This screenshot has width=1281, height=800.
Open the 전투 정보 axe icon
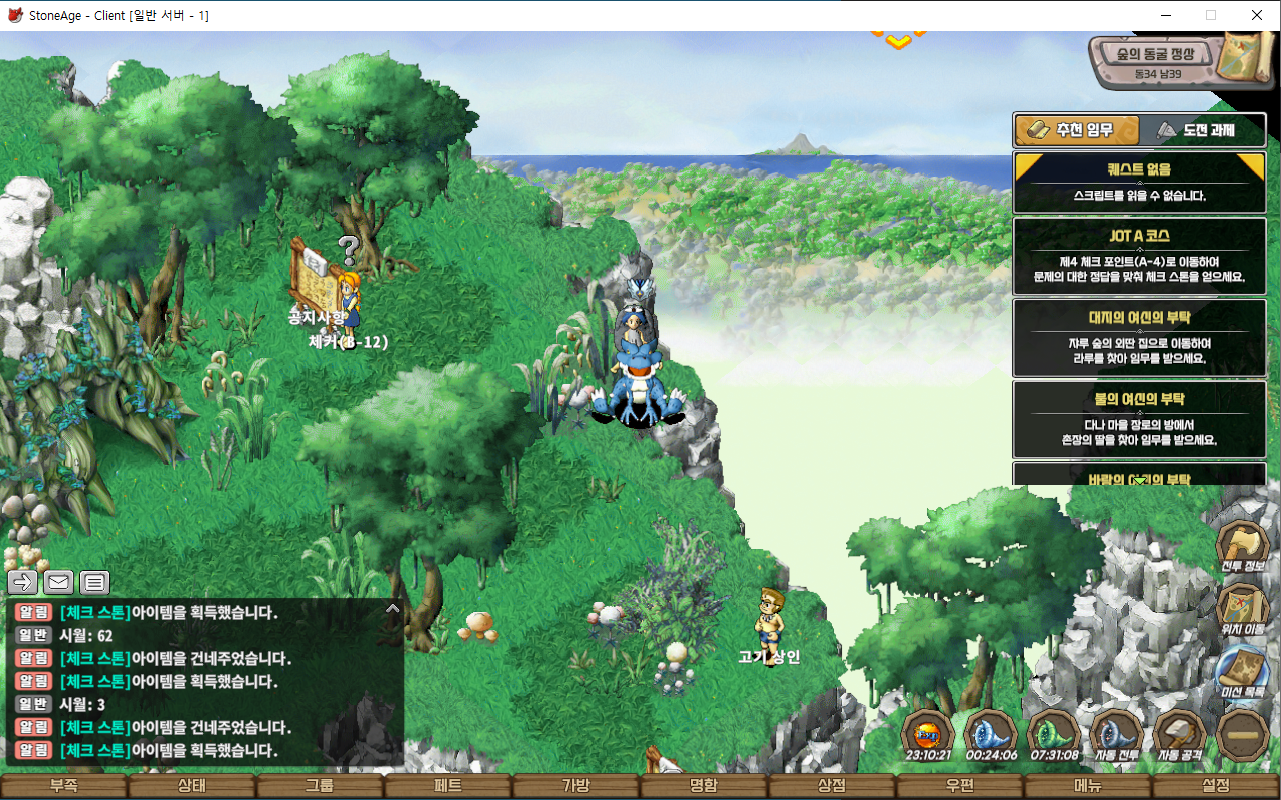1243,546
